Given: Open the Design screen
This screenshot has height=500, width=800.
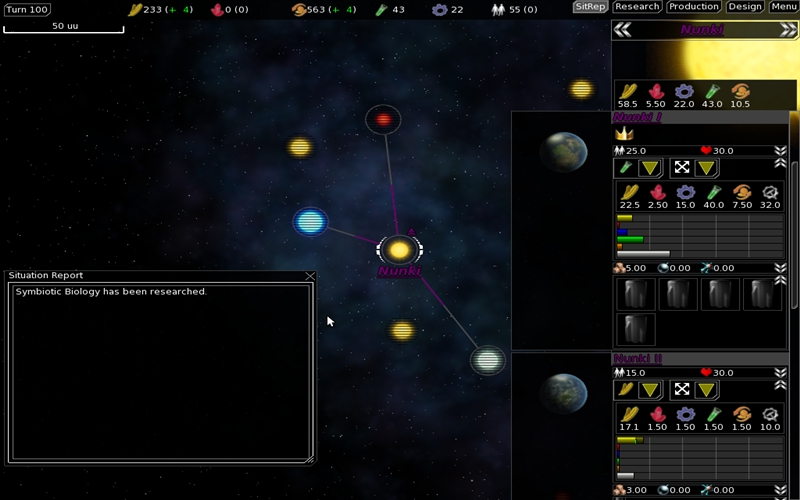Looking at the screenshot, I should (x=745, y=7).
